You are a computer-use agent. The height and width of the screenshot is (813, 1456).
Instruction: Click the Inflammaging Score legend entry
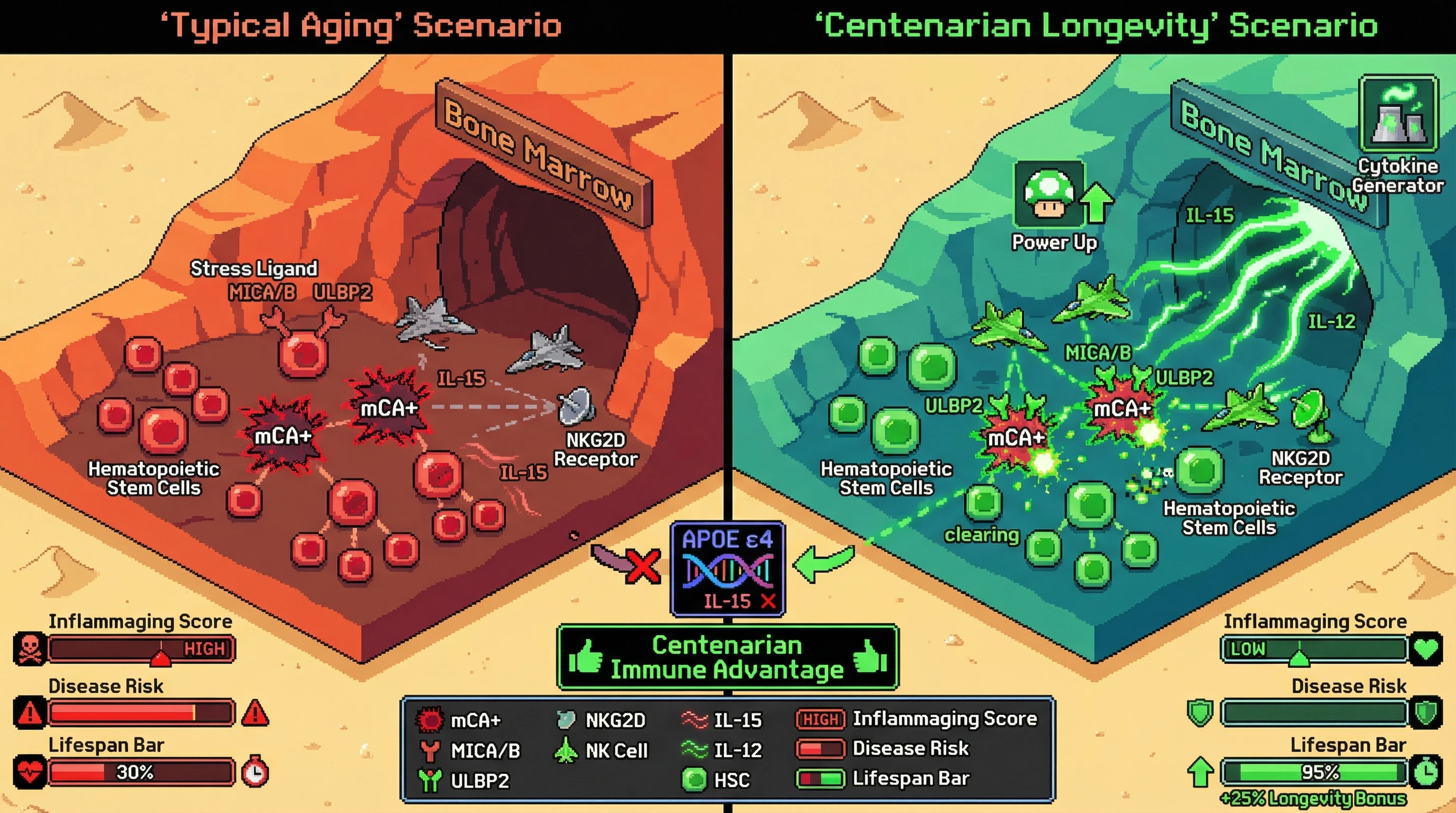pos(917,719)
